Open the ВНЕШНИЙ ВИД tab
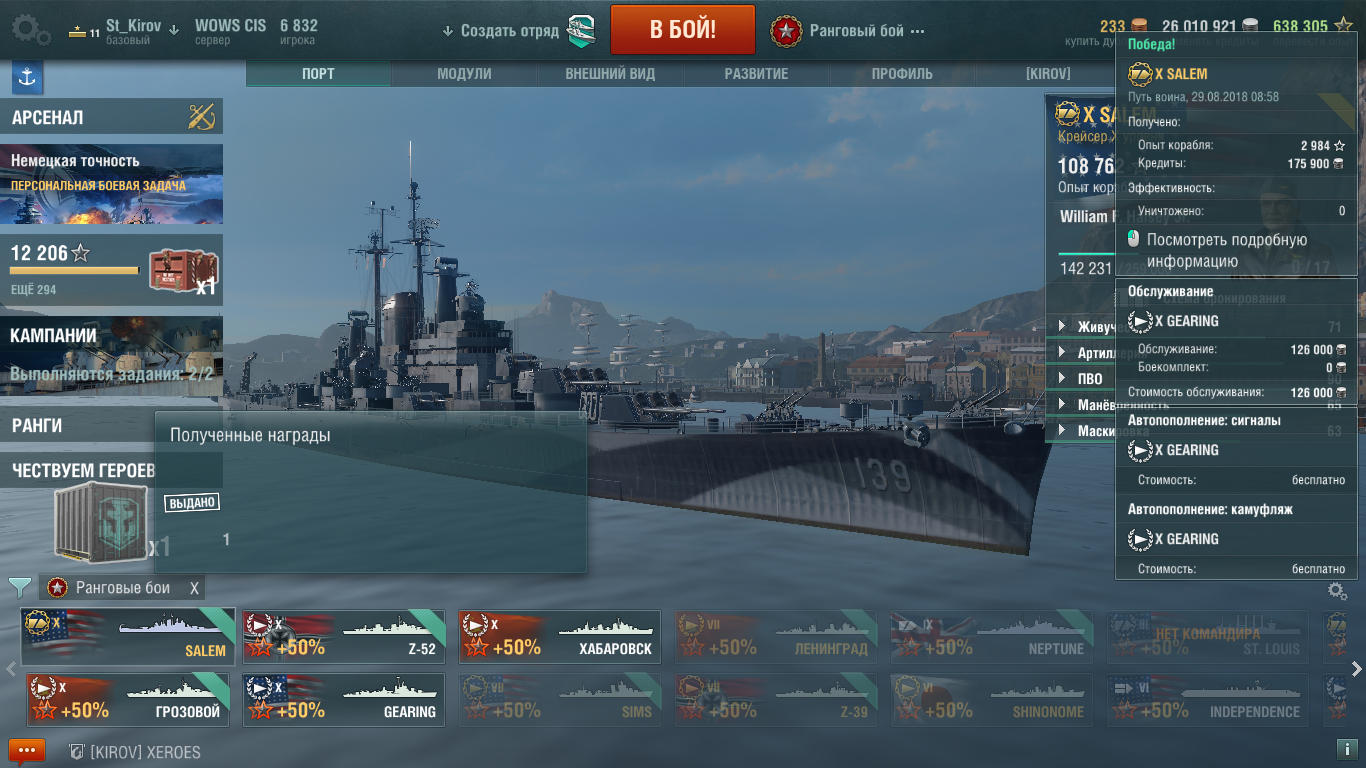 (610, 74)
